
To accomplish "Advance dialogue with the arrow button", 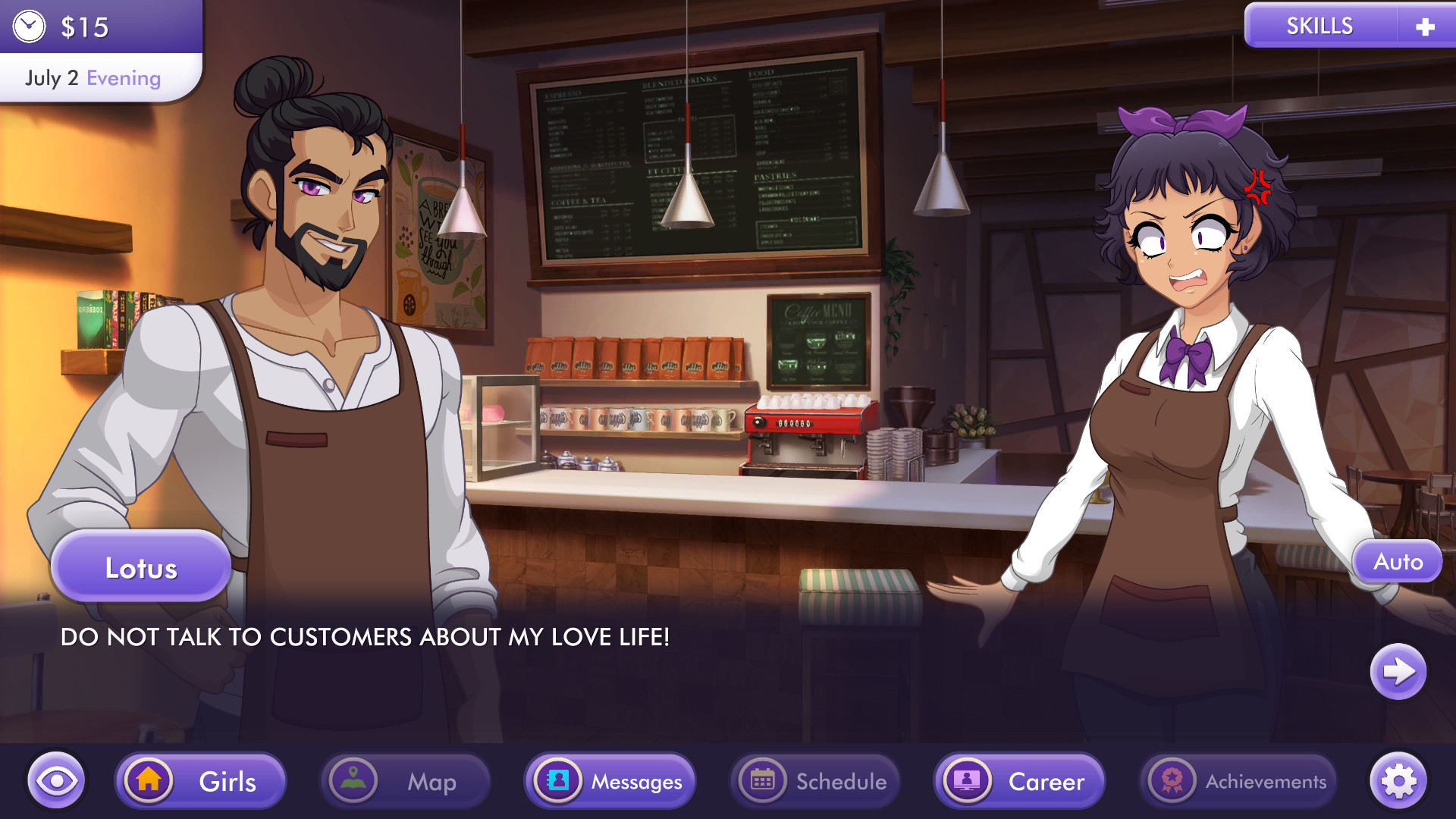I will pos(1396,670).
